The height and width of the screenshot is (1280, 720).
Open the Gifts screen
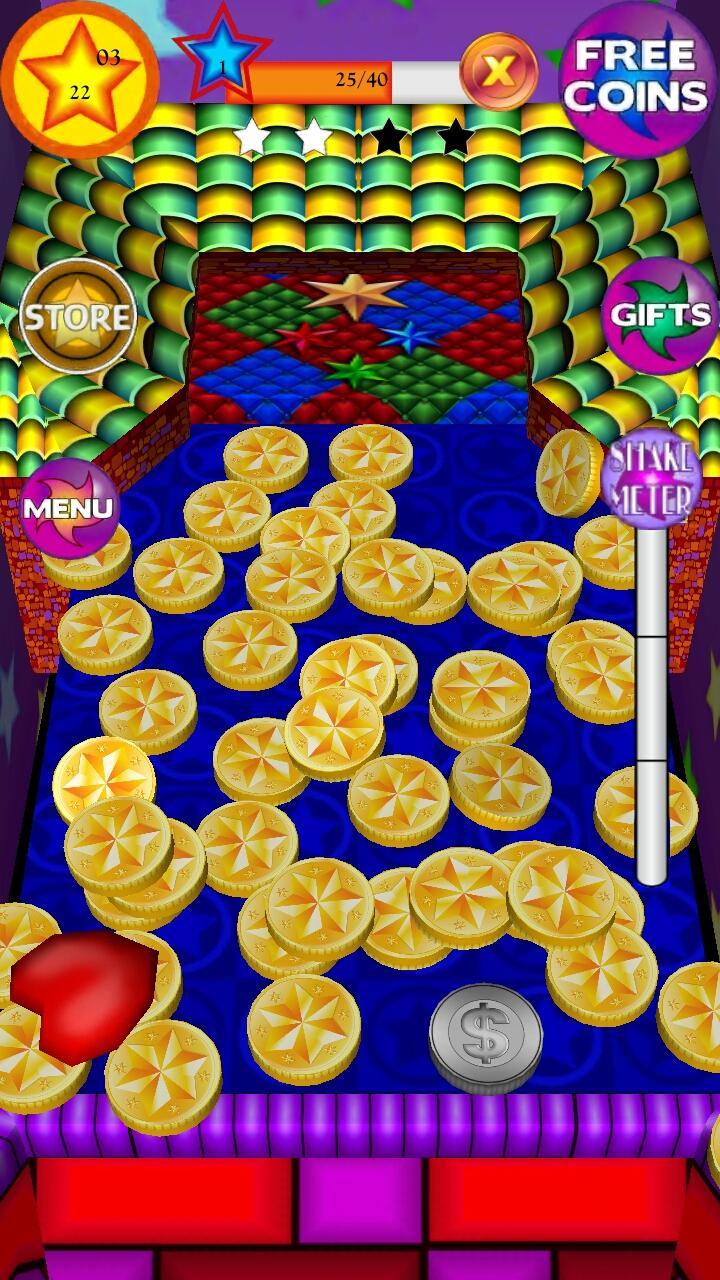point(660,316)
